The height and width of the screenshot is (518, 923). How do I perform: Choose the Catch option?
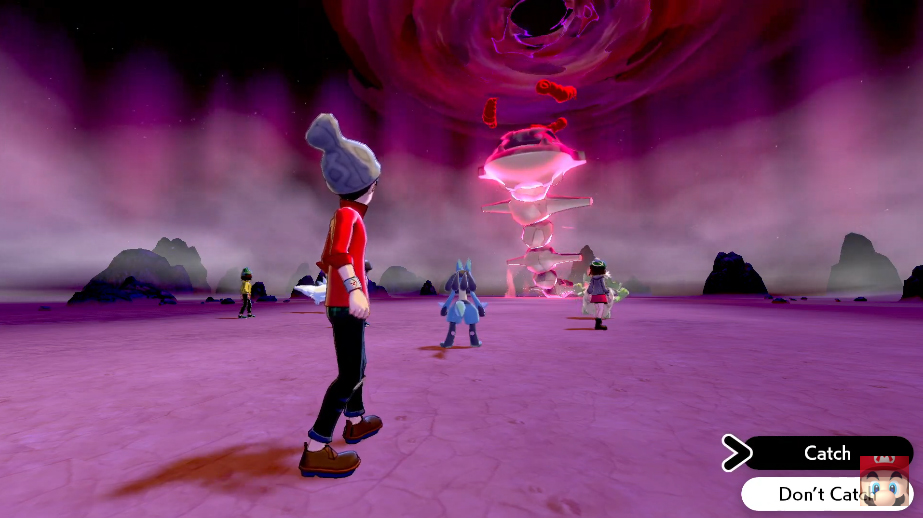tap(827, 453)
